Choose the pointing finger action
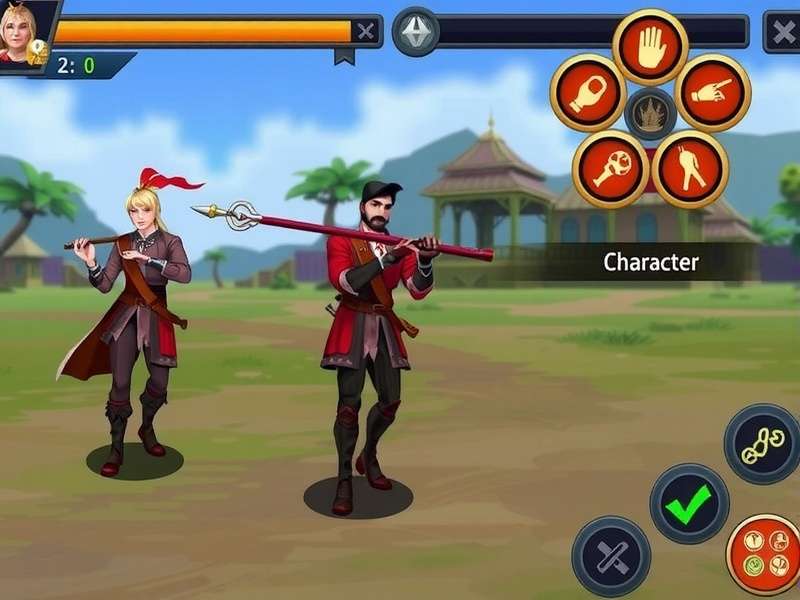Screen dimensions: 800x600 pos(713,93)
